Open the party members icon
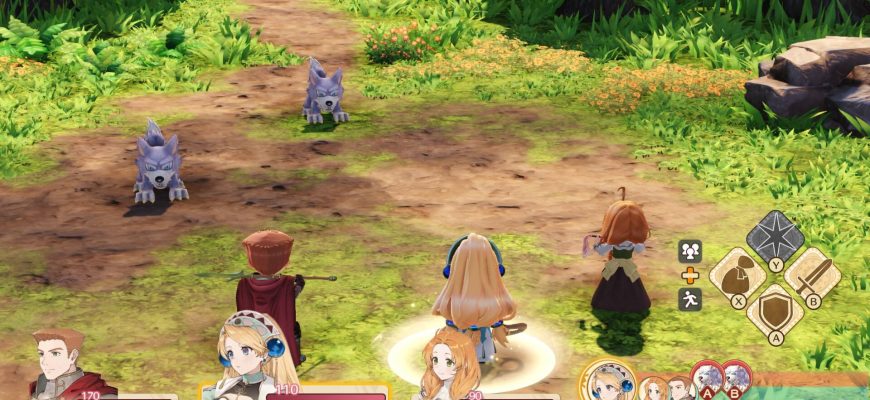870x400 pixels. pyautogui.click(x=690, y=251)
